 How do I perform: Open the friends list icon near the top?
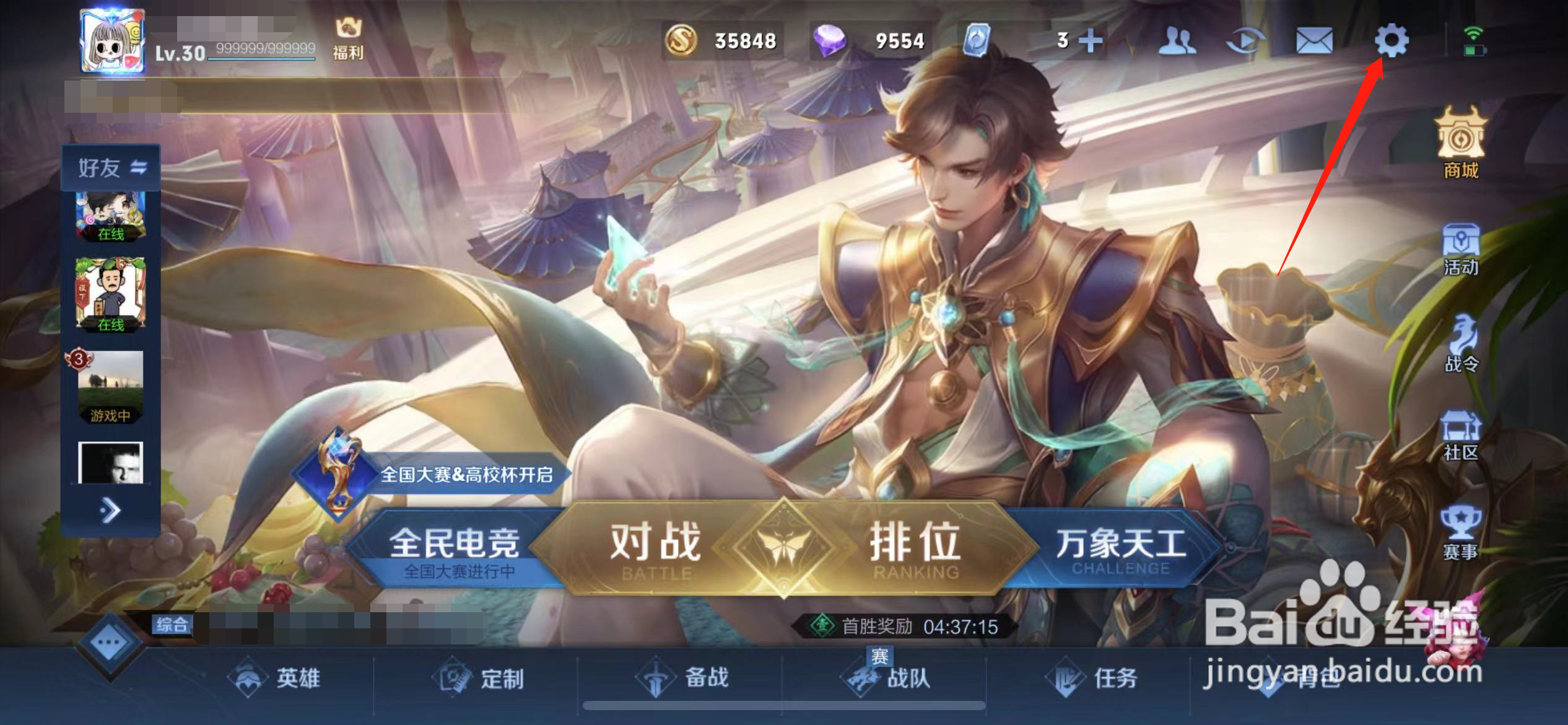(x=1179, y=40)
